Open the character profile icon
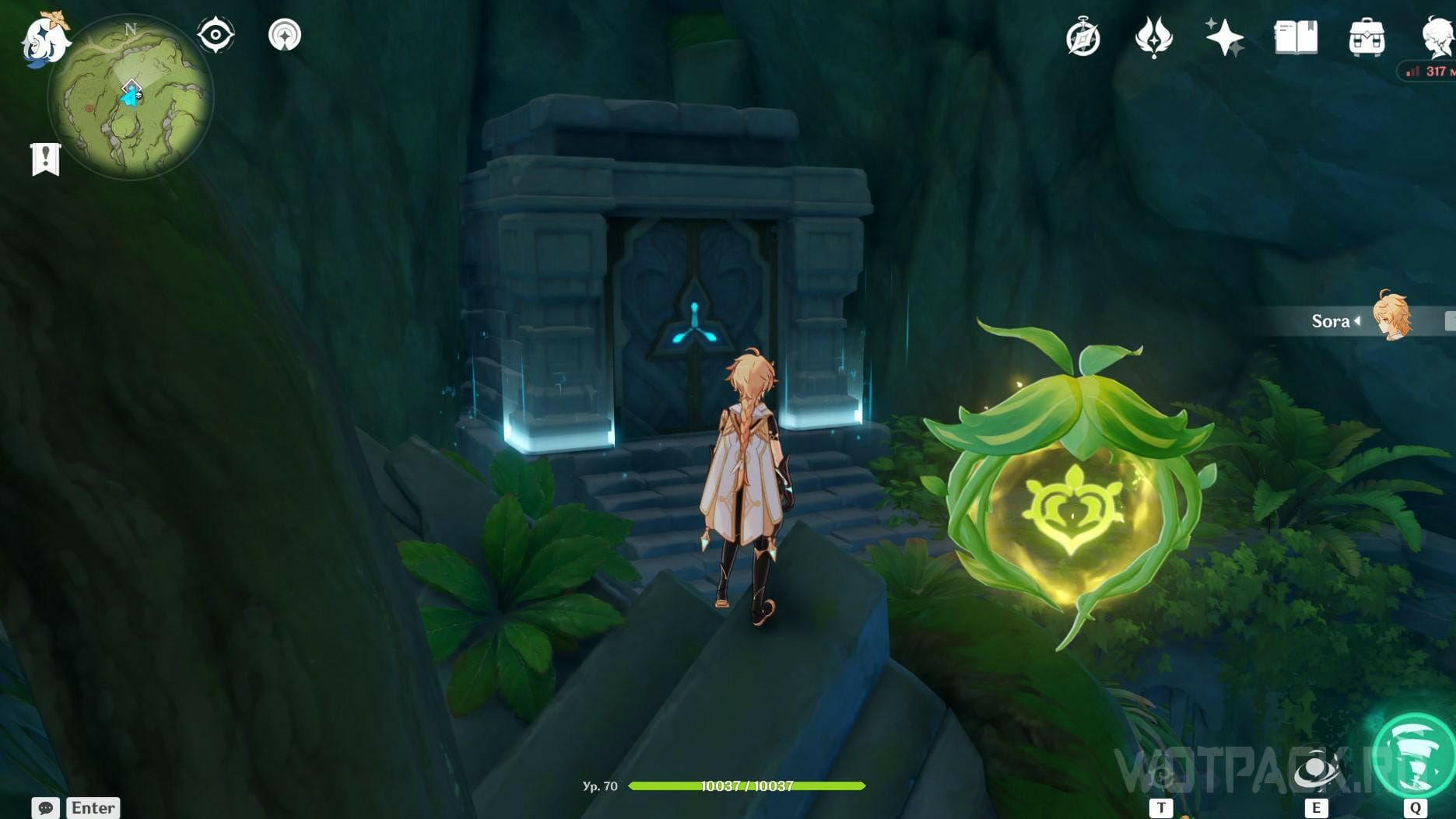The image size is (1456, 819). tap(1437, 37)
